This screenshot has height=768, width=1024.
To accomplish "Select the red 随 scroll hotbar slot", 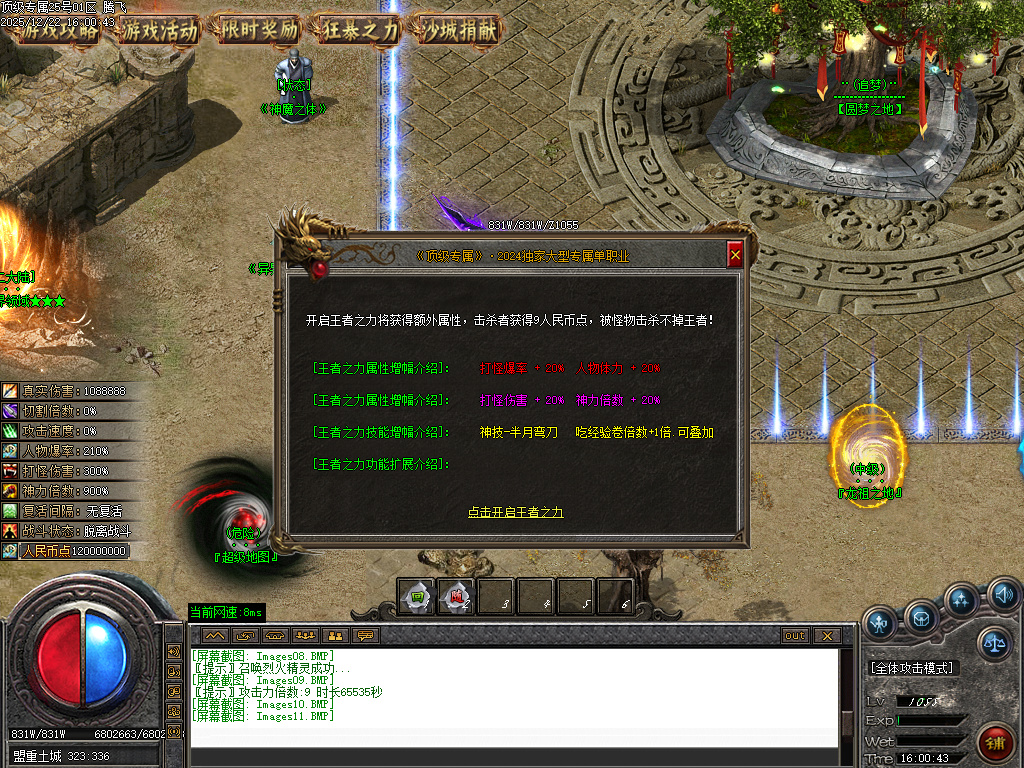I will pyautogui.click(x=455, y=597).
